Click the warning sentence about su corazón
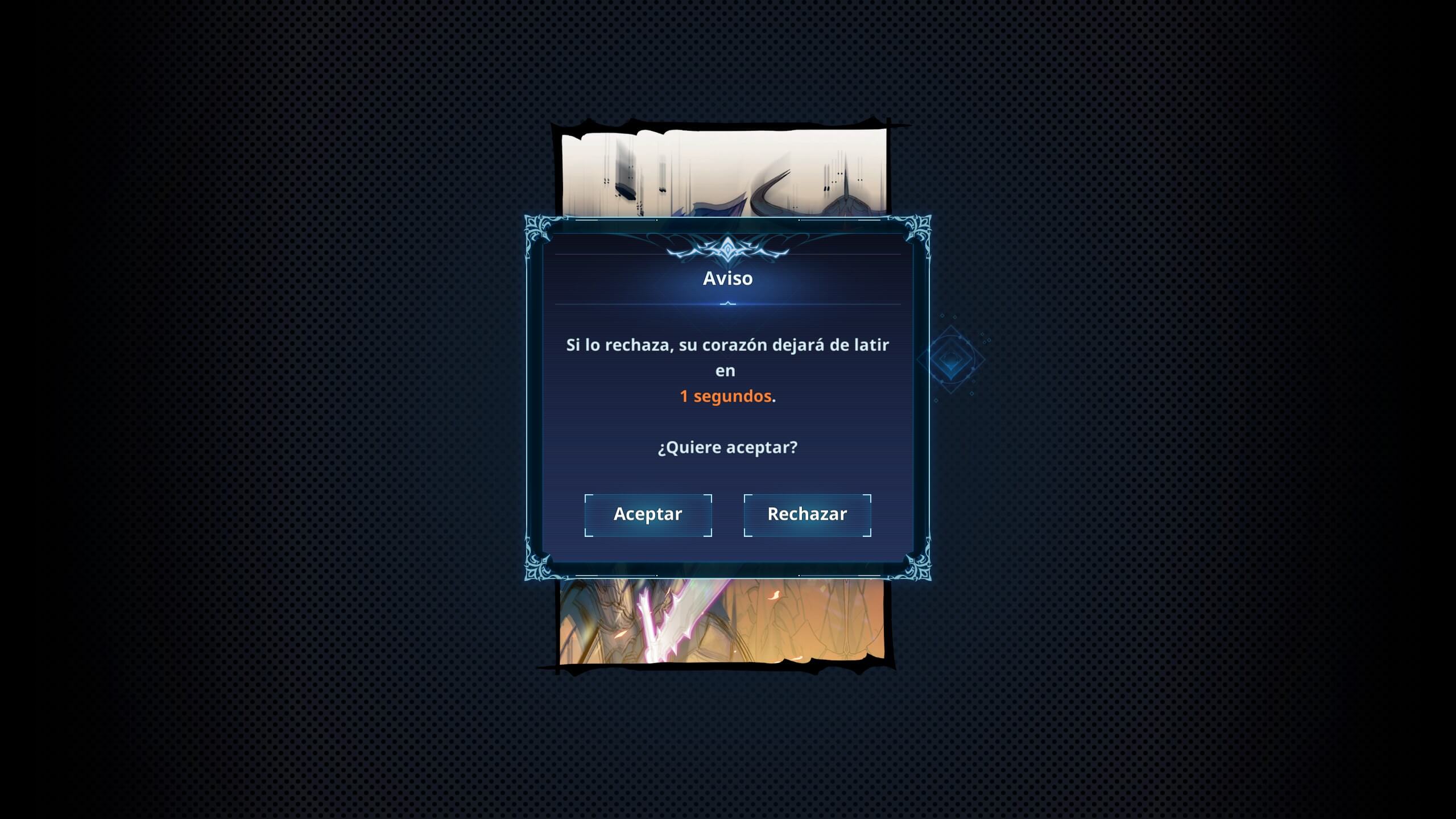 coord(727,345)
